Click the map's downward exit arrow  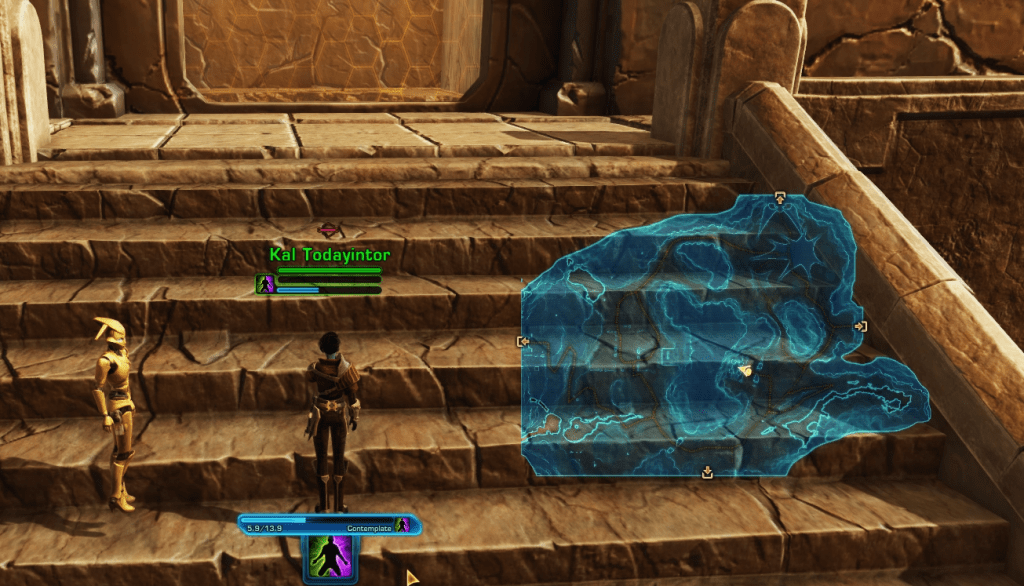coord(708,472)
